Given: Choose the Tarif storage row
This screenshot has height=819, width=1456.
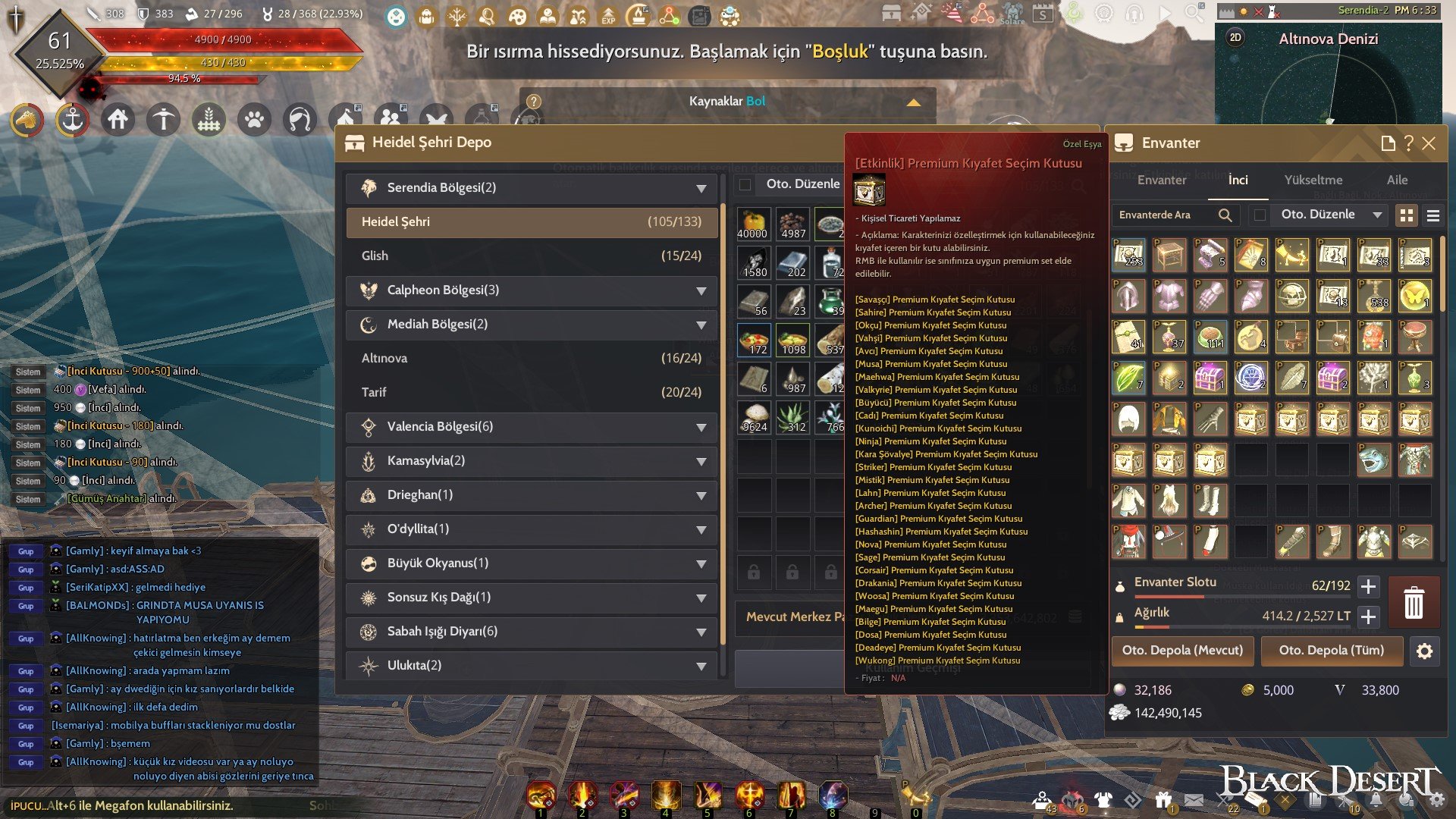Looking at the screenshot, I should click(531, 393).
